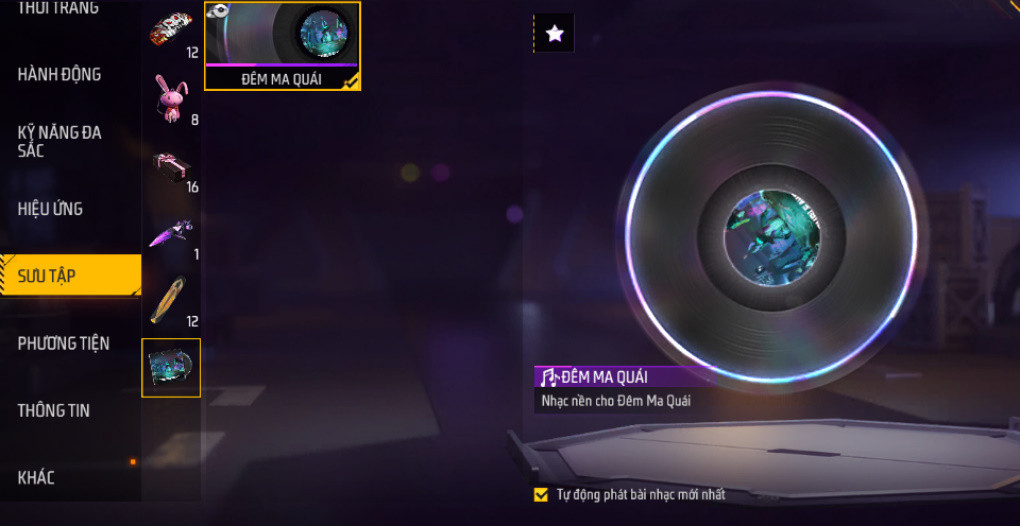Open the Thời Trang category

point(60,8)
